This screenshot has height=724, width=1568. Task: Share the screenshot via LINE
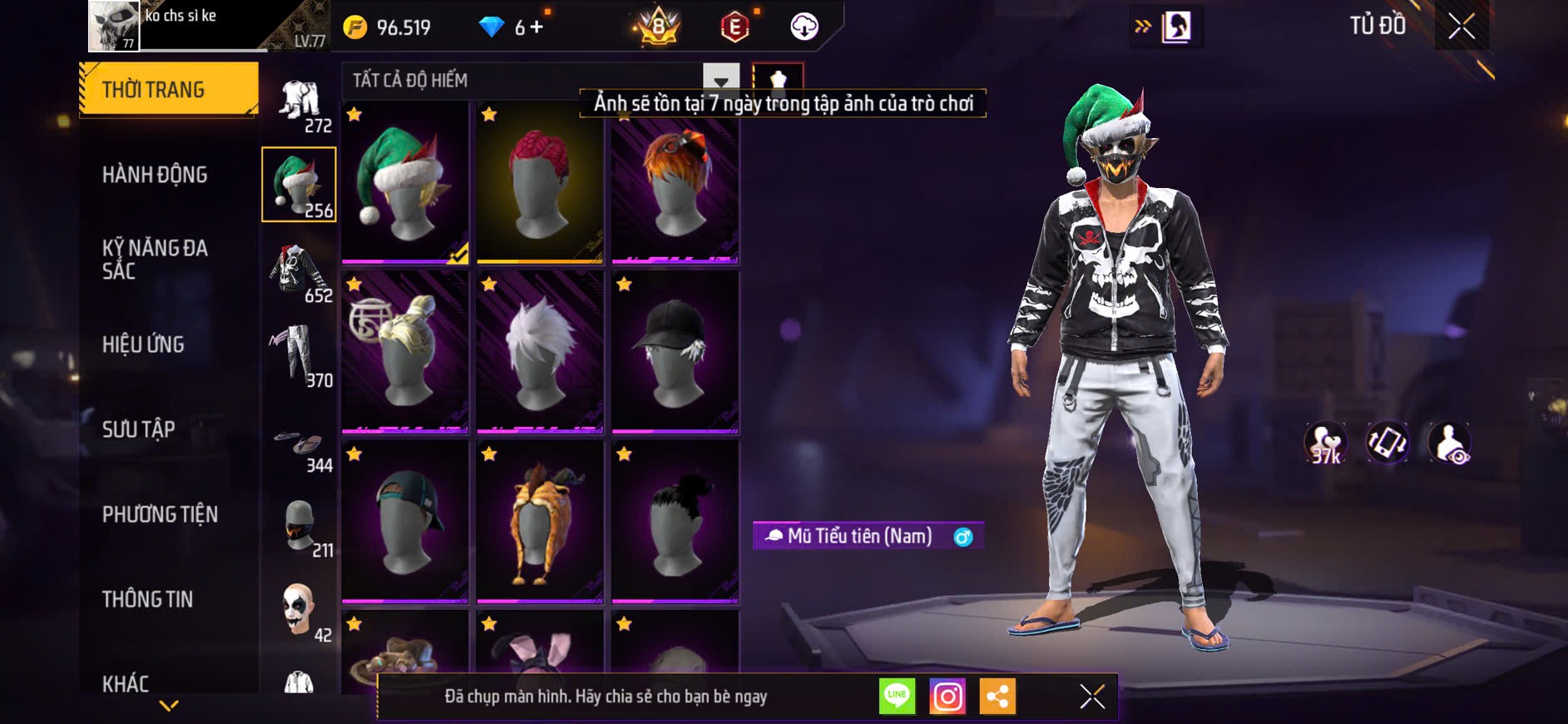[897, 697]
